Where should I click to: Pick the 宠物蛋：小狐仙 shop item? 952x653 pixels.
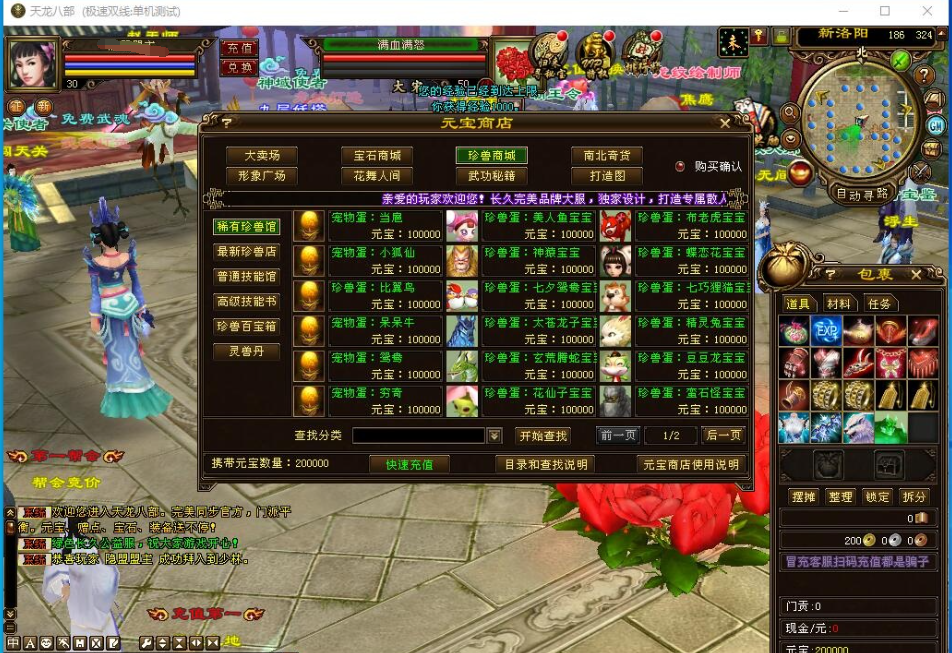point(385,260)
